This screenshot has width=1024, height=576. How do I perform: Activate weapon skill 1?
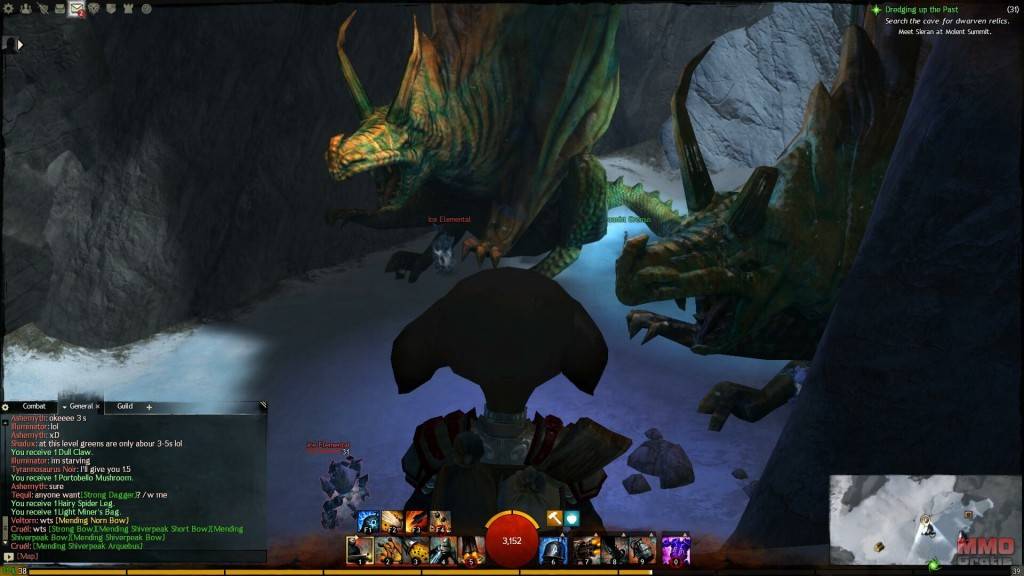click(x=360, y=549)
